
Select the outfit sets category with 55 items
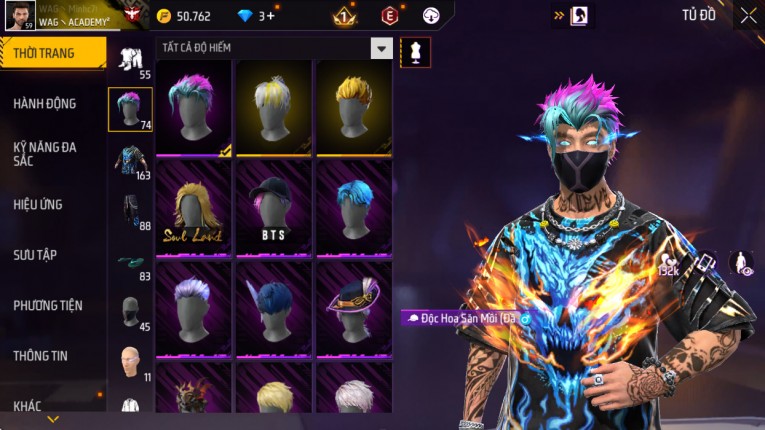click(130, 60)
